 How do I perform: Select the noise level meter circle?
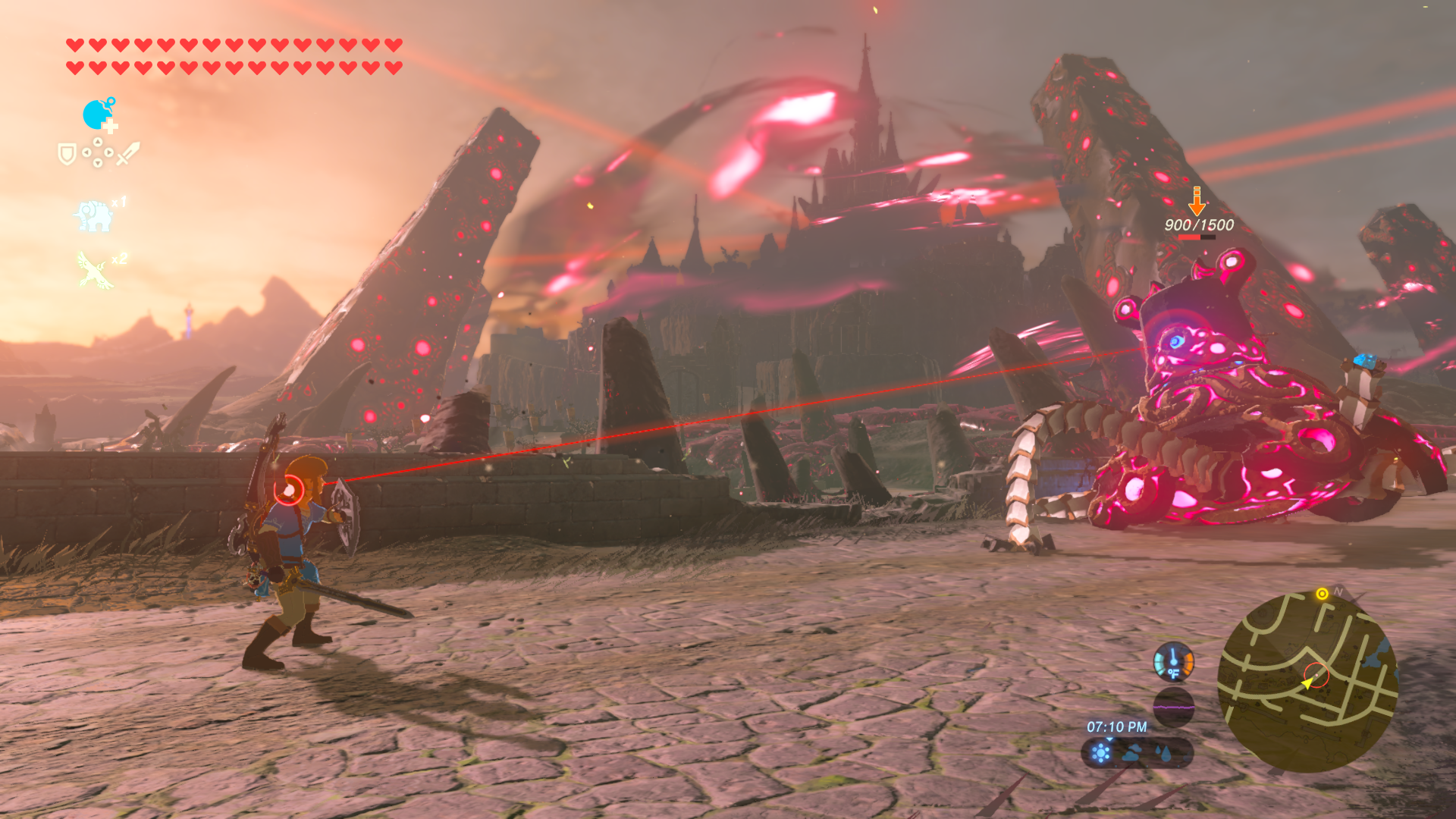click(x=1173, y=707)
